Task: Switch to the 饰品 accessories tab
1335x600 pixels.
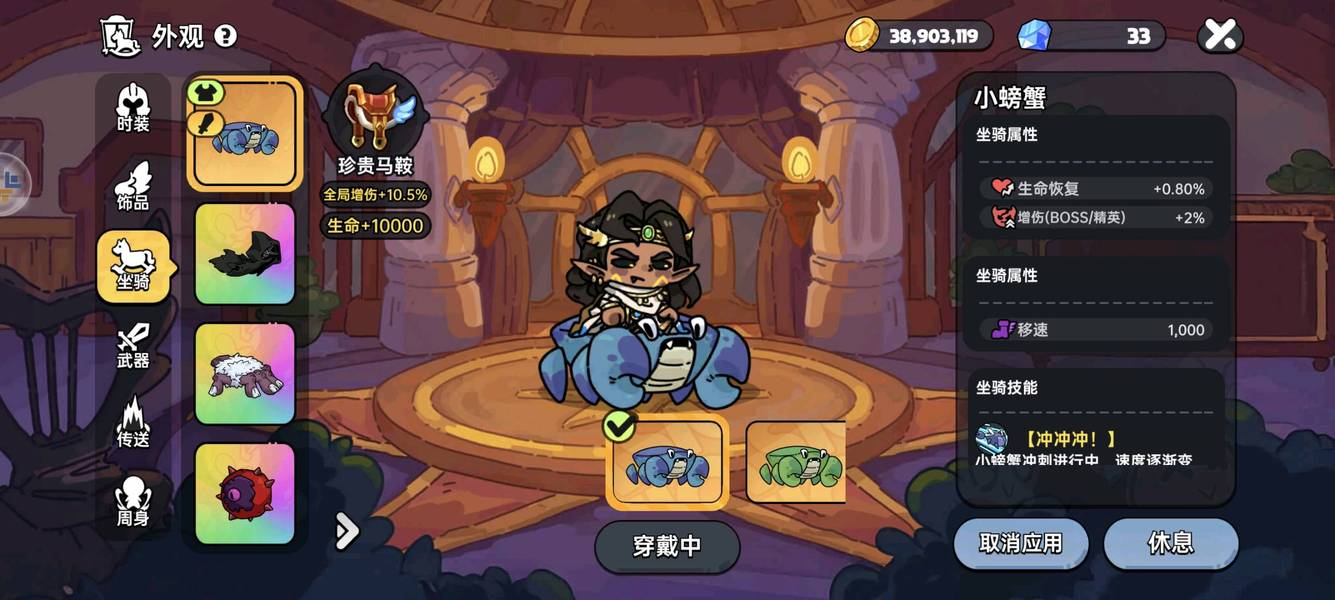Action: [133, 187]
